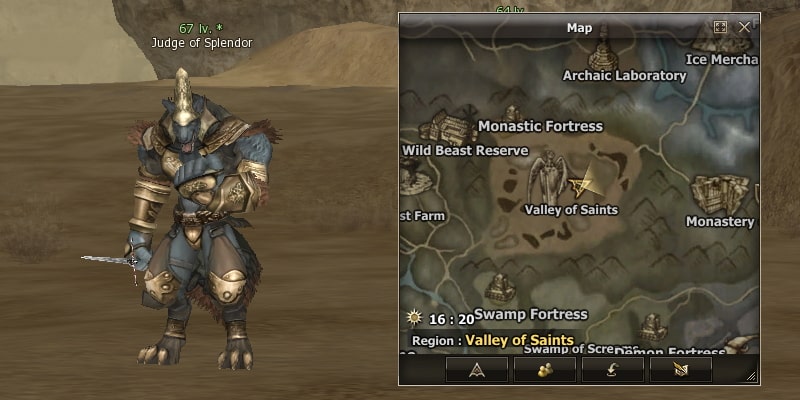Close the Map window

pos(744,27)
